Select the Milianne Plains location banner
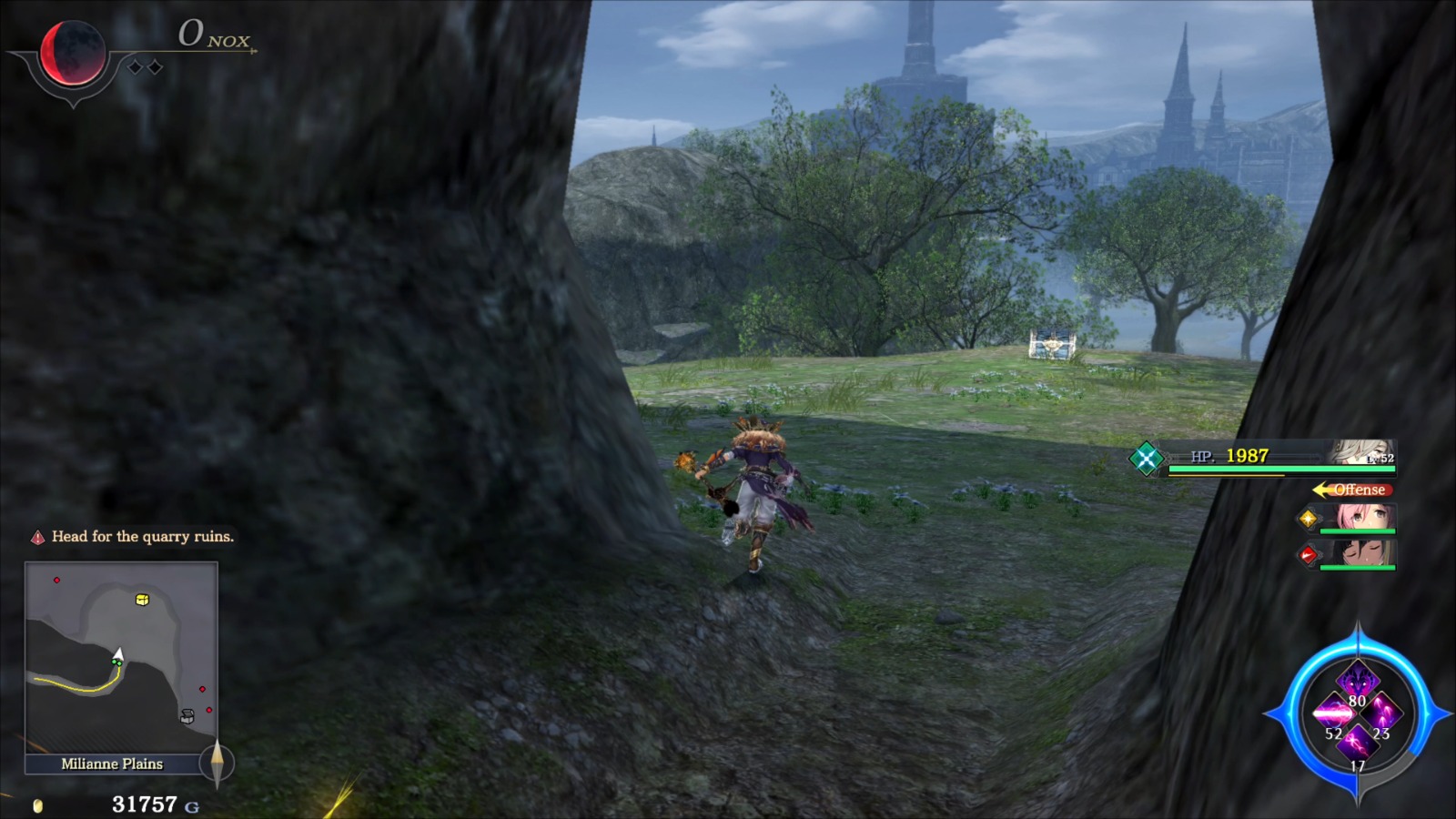Viewport: 1456px width, 819px height. point(112,763)
